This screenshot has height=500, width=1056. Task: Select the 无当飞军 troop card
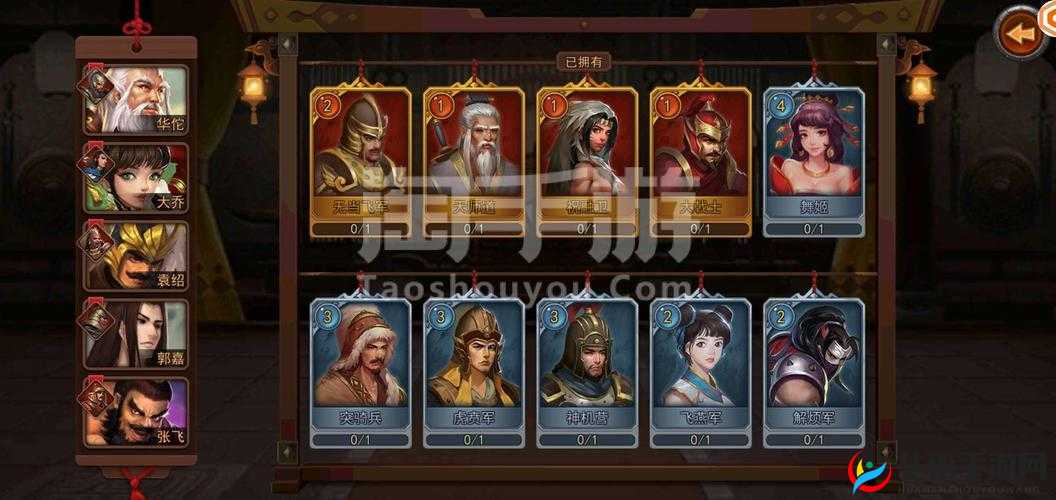360,160
